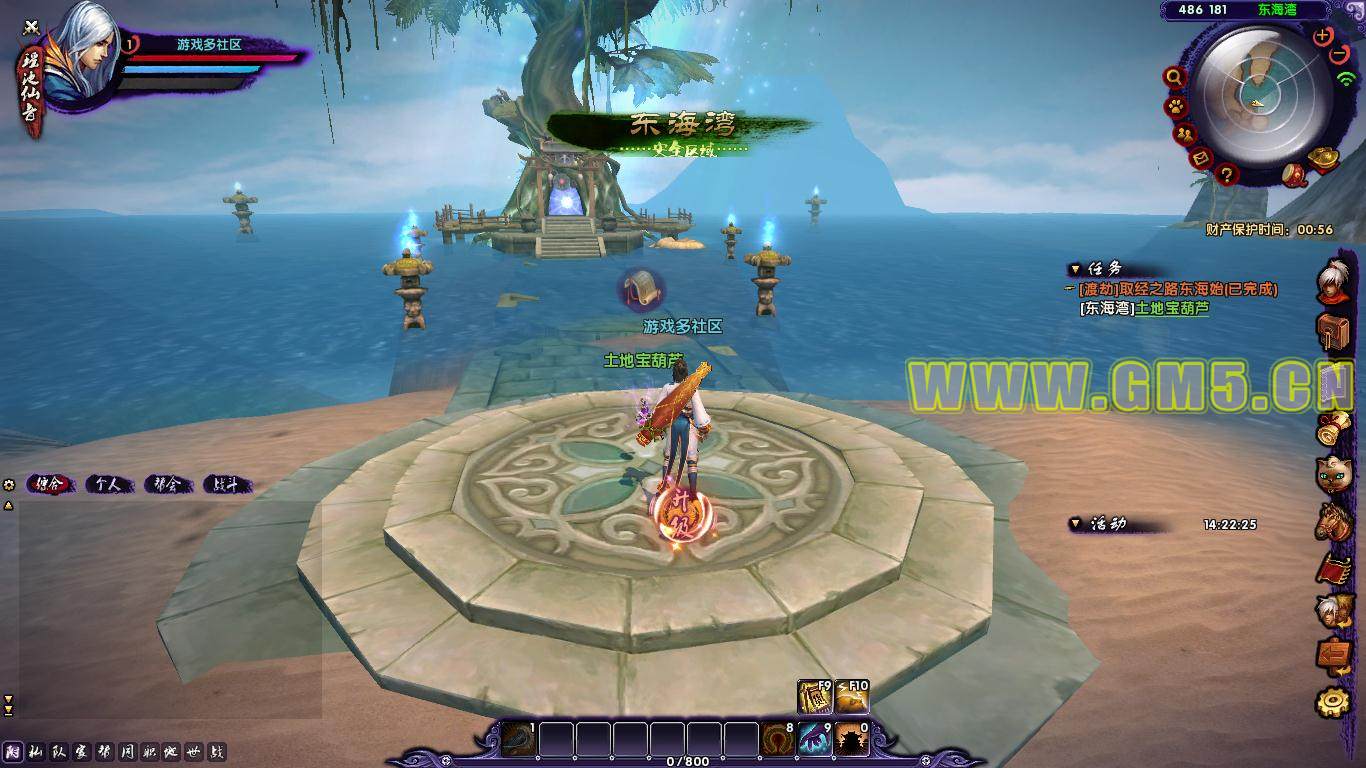Screen dimensions: 1366x768
Task: Switch to the 战斗 chat tab
Action: pyautogui.click(x=226, y=485)
